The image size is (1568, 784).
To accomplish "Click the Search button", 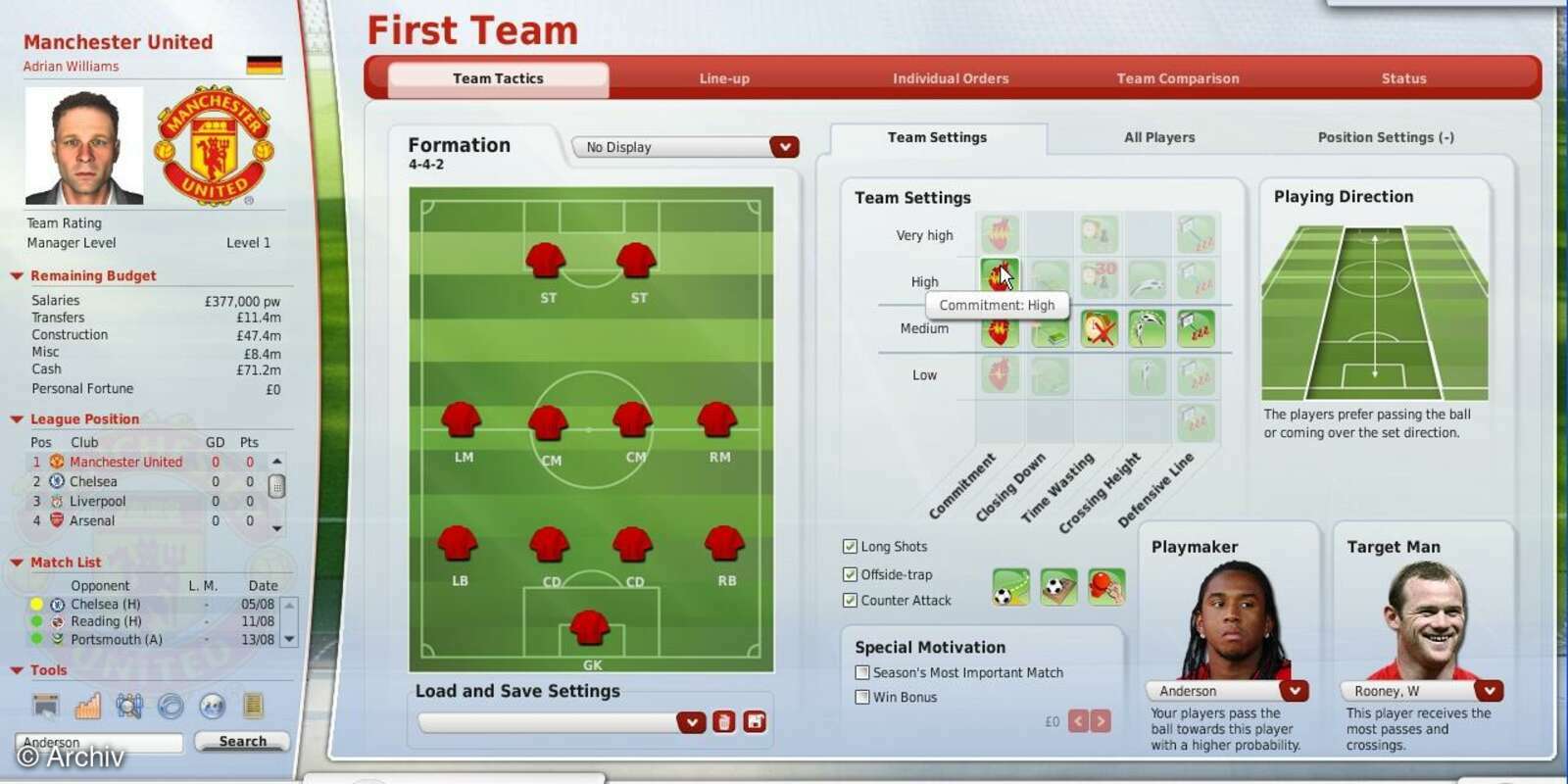I will pyautogui.click(x=241, y=741).
